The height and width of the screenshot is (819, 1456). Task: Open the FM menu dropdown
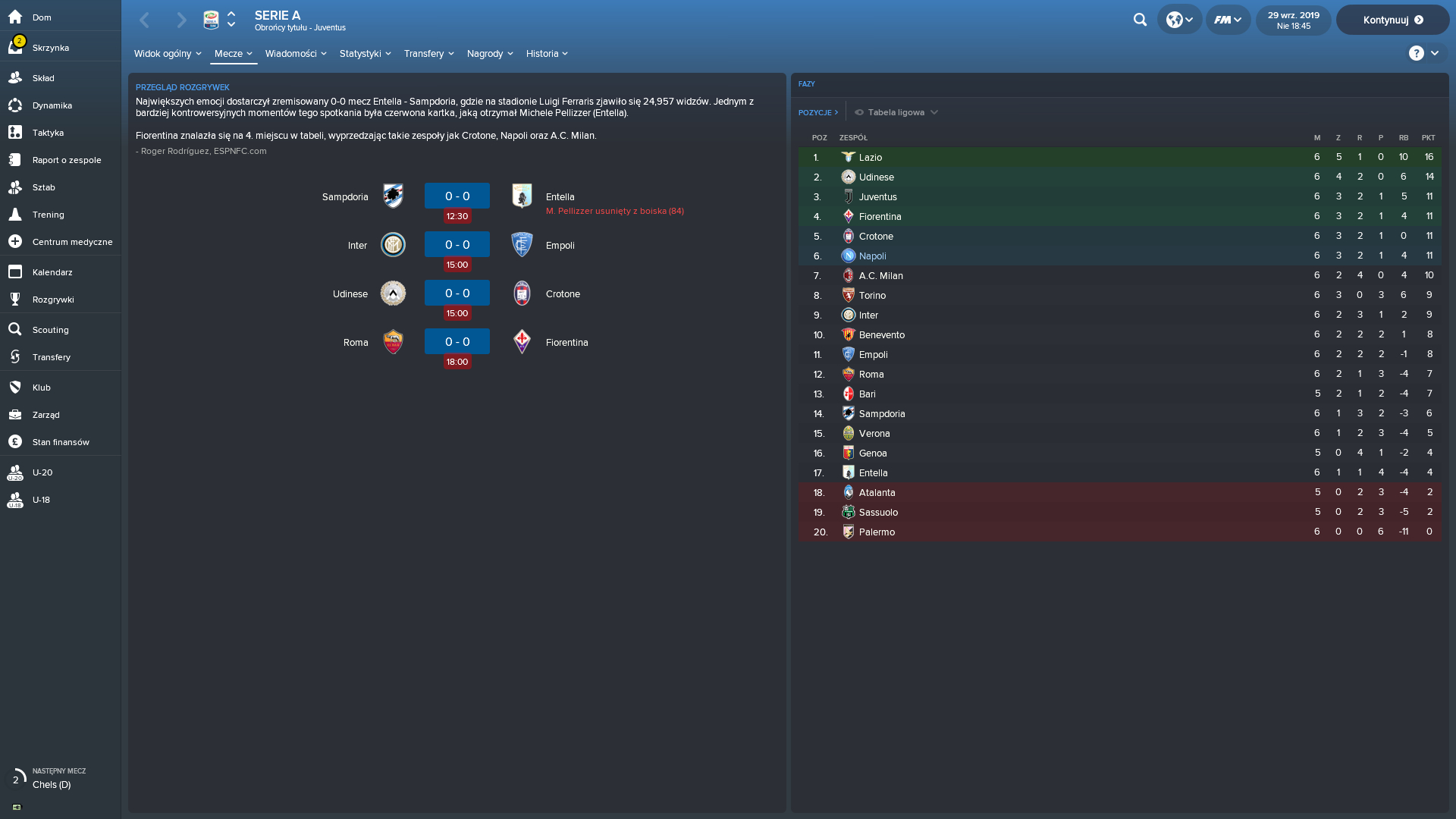tap(1228, 20)
